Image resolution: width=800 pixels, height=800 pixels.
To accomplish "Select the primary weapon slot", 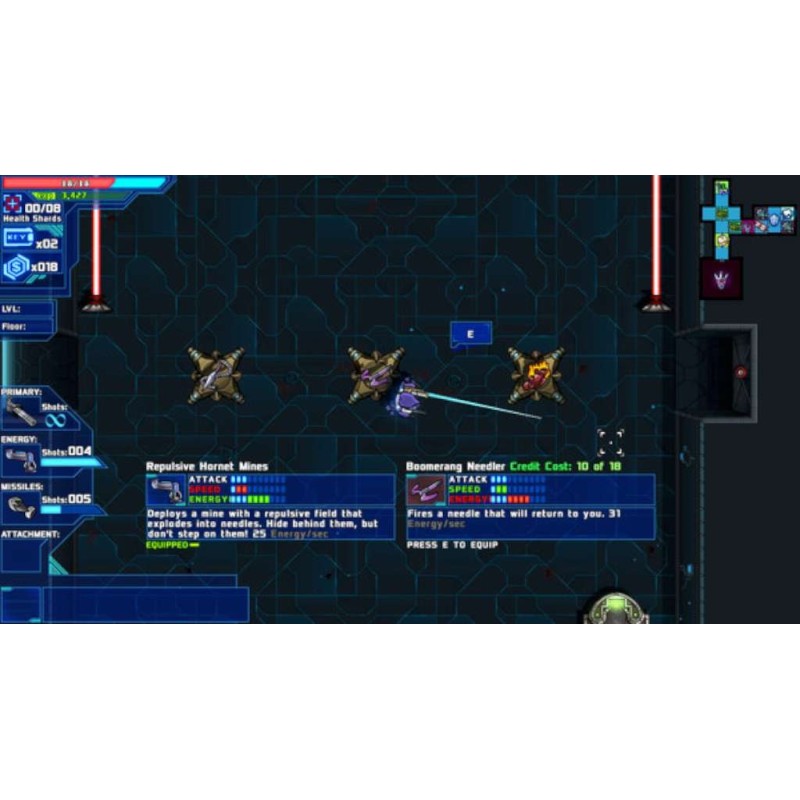I will [x=20, y=411].
